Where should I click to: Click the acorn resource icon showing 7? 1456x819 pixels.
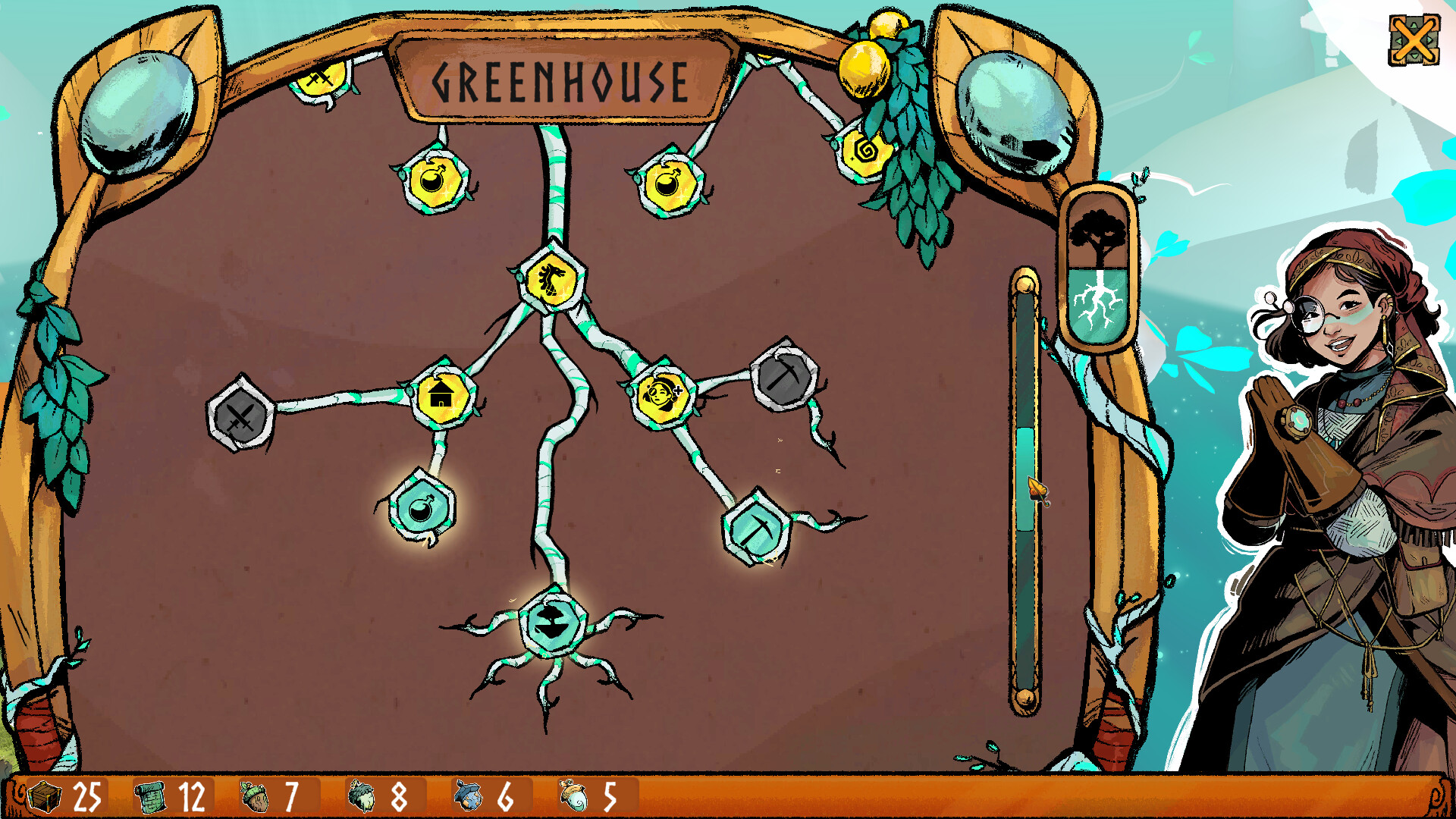tap(256, 795)
